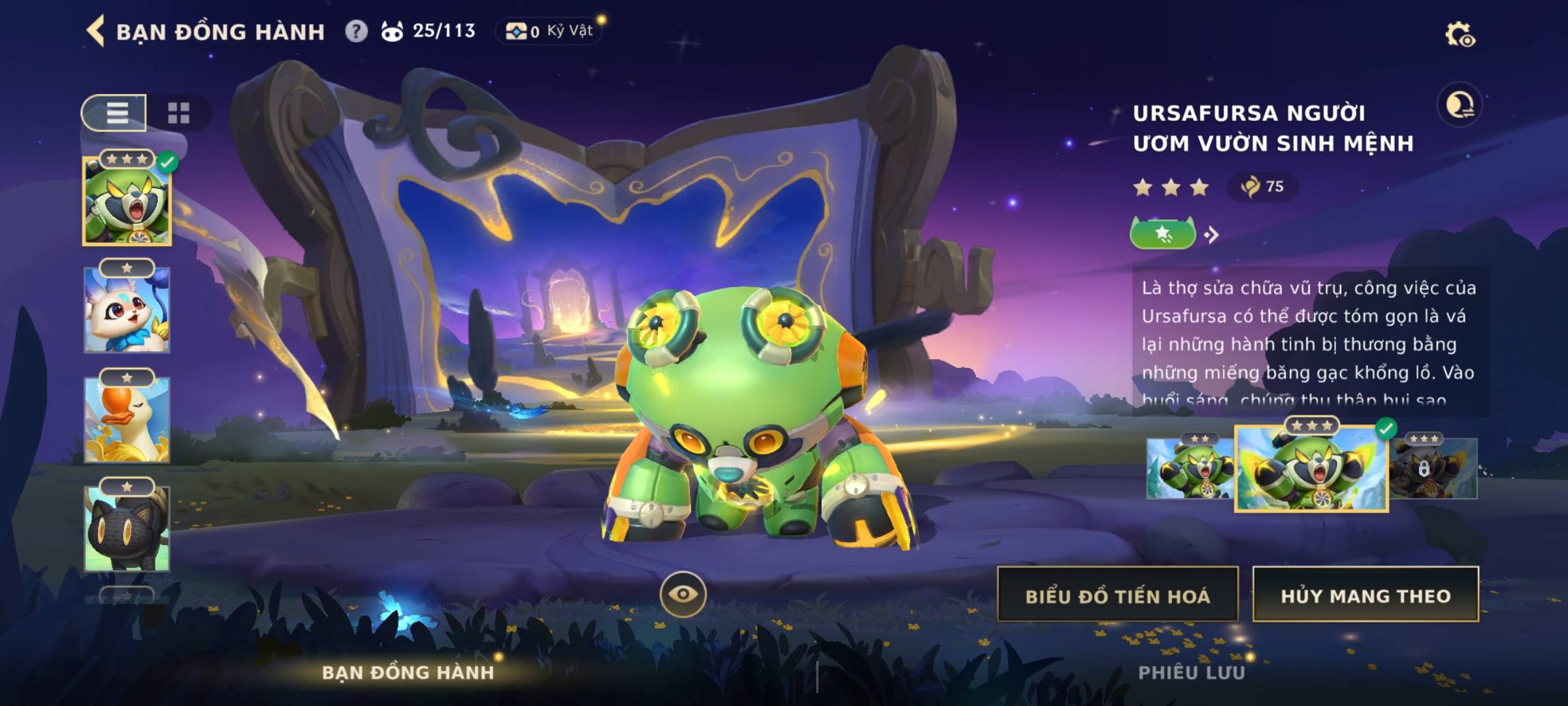Click the Hủy Mang Theo button
Image resolution: width=1568 pixels, height=706 pixels.
click(1365, 595)
